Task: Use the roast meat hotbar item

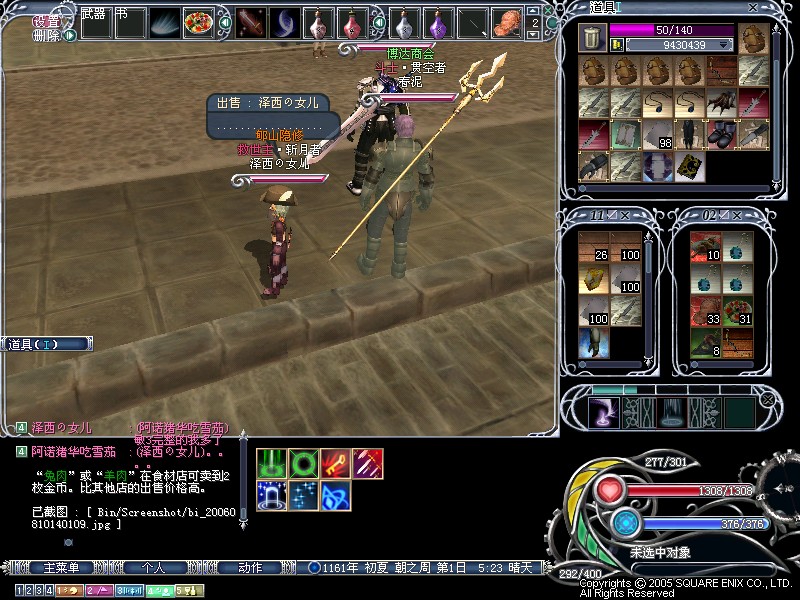Action: [x=510, y=21]
